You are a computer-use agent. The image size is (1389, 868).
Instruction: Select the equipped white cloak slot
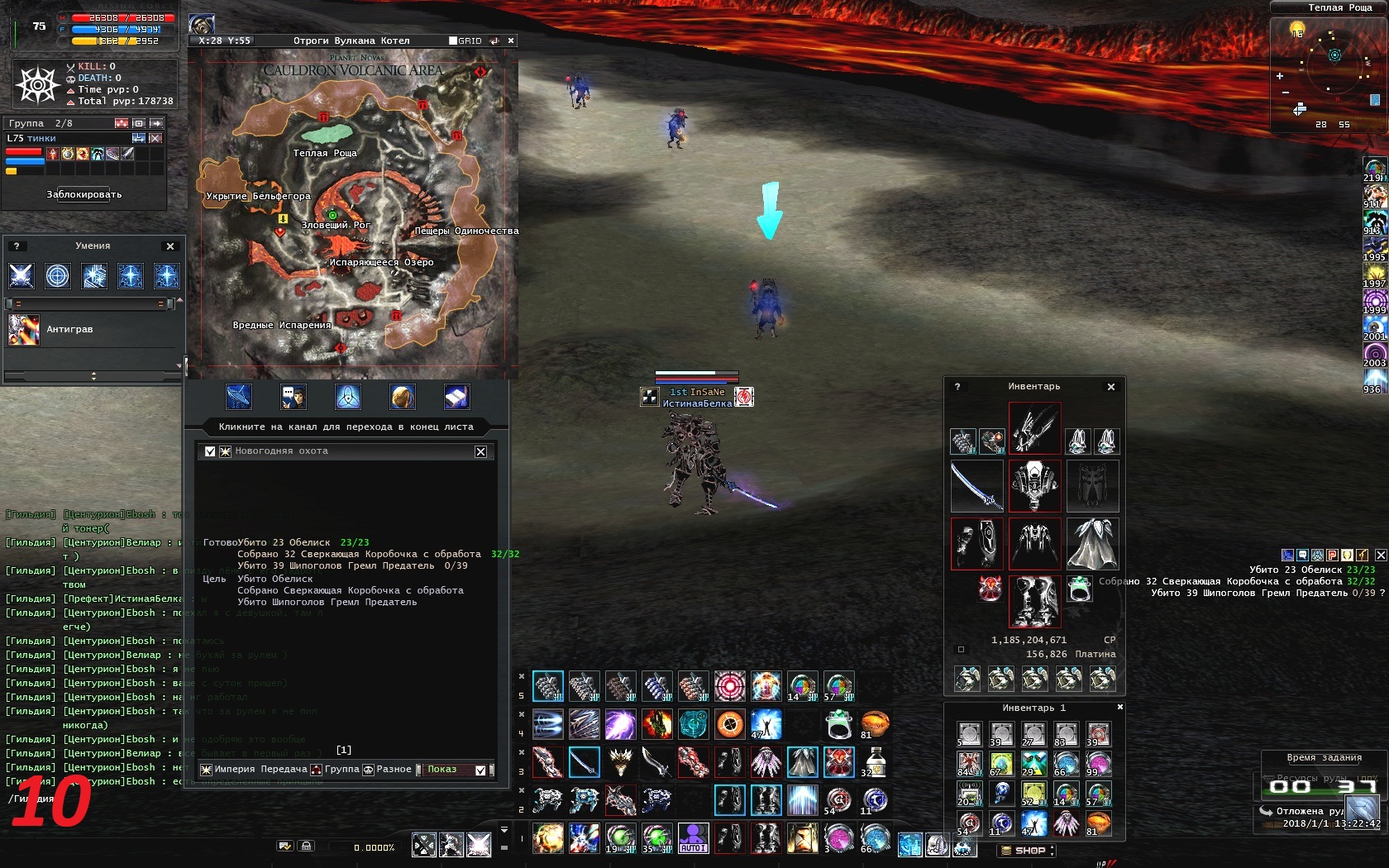click(x=1092, y=543)
